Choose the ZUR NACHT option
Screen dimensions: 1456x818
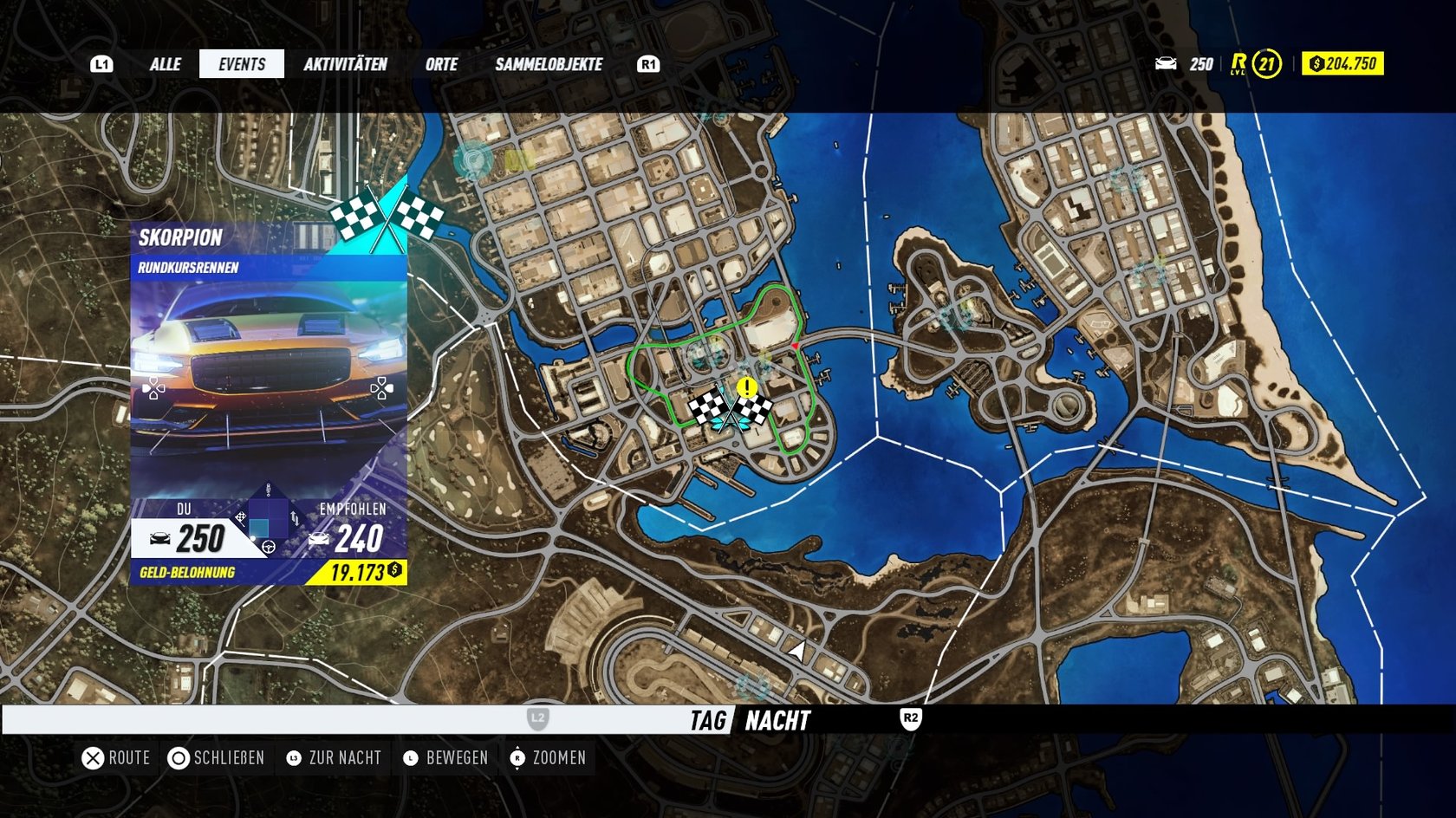coord(335,758)
